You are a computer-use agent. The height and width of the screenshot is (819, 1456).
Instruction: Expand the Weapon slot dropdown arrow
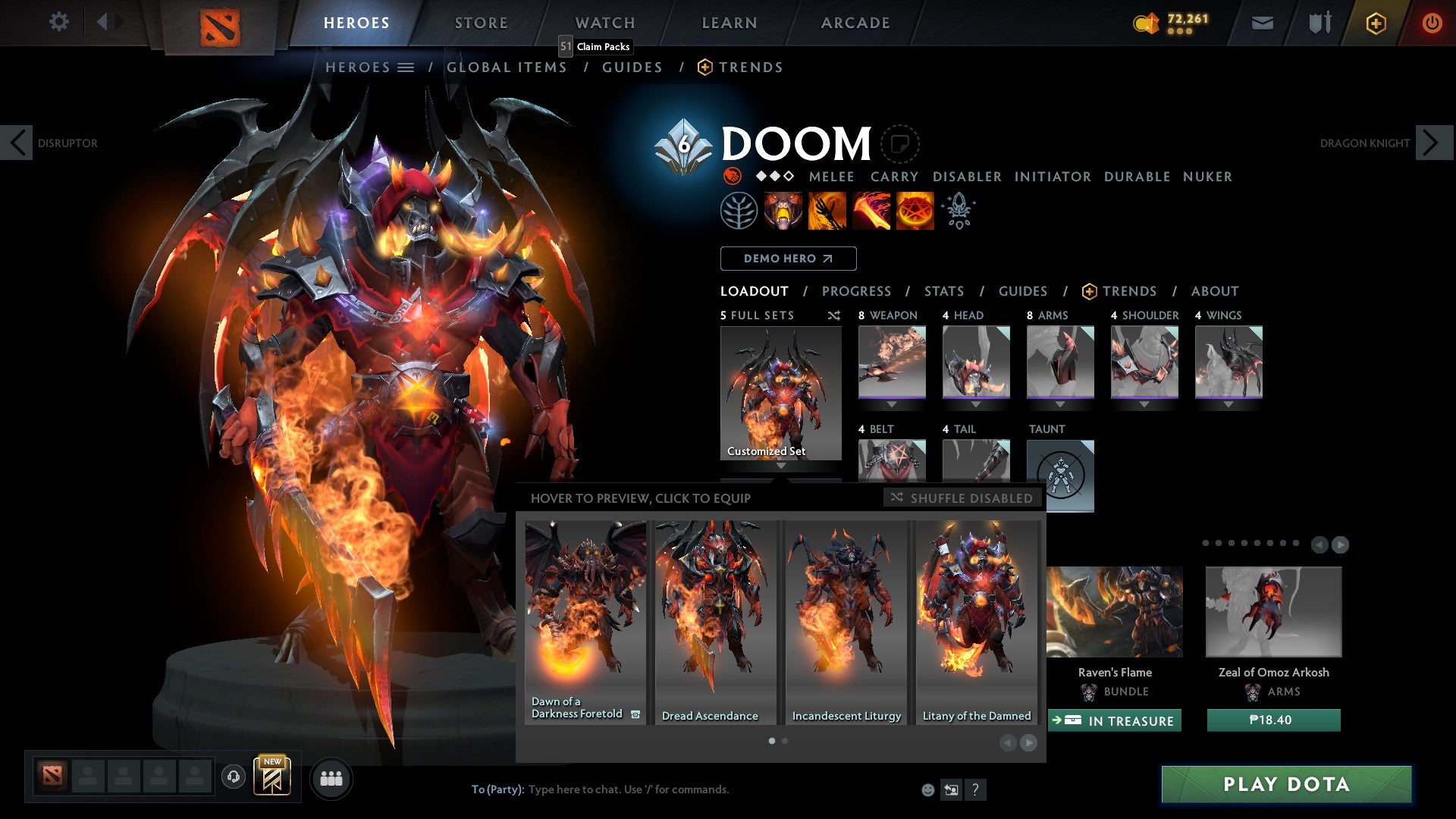coord(891,404)
